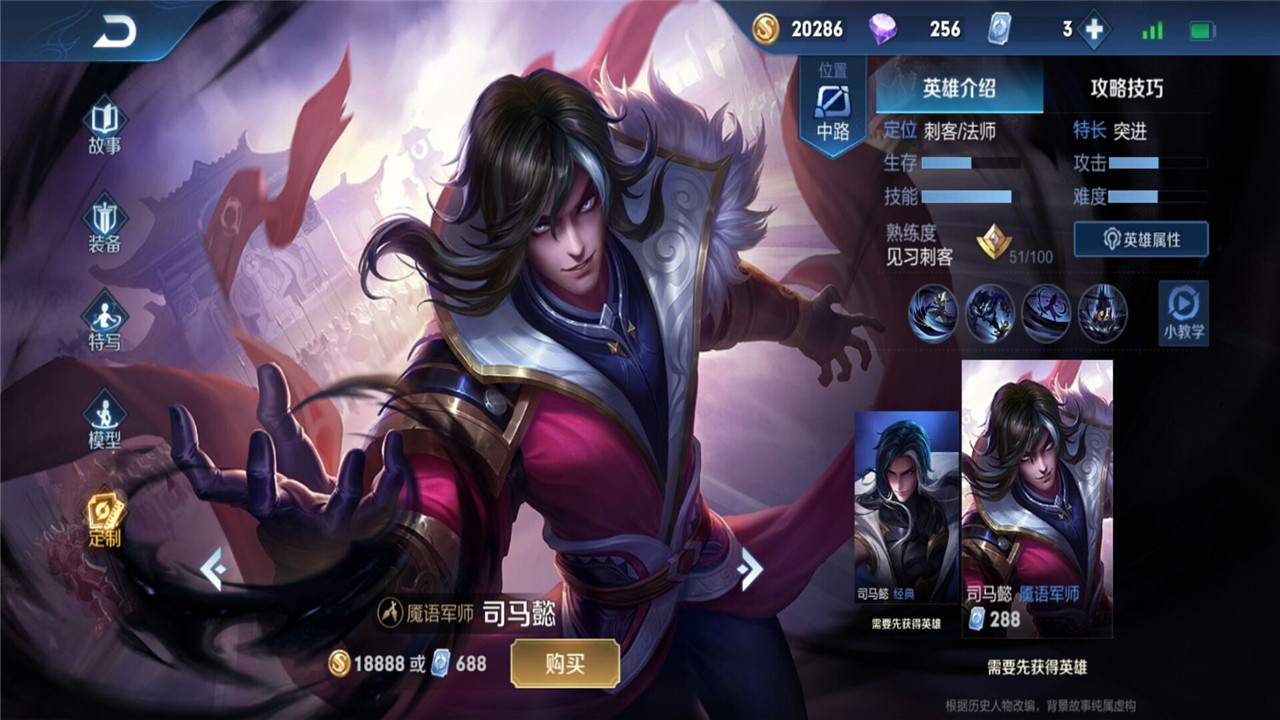Open the 故事 story section

click(x=104, y=126)
